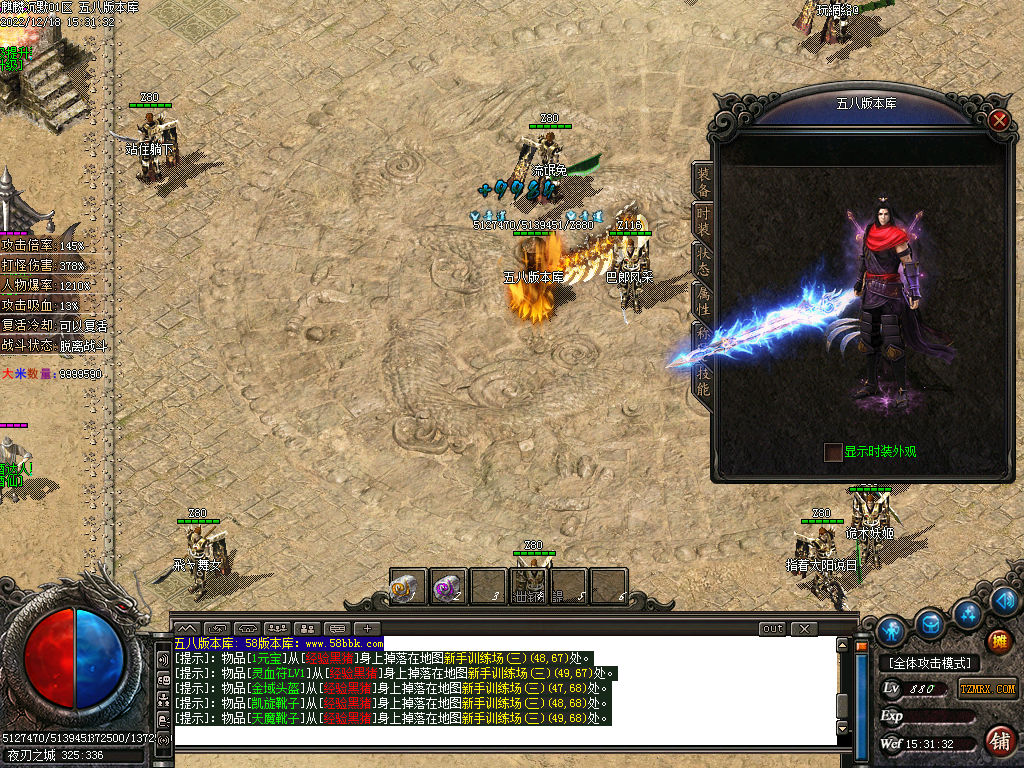Open the three-diamond skills icon button
The image size is (1024, 768).
(967, 612)
